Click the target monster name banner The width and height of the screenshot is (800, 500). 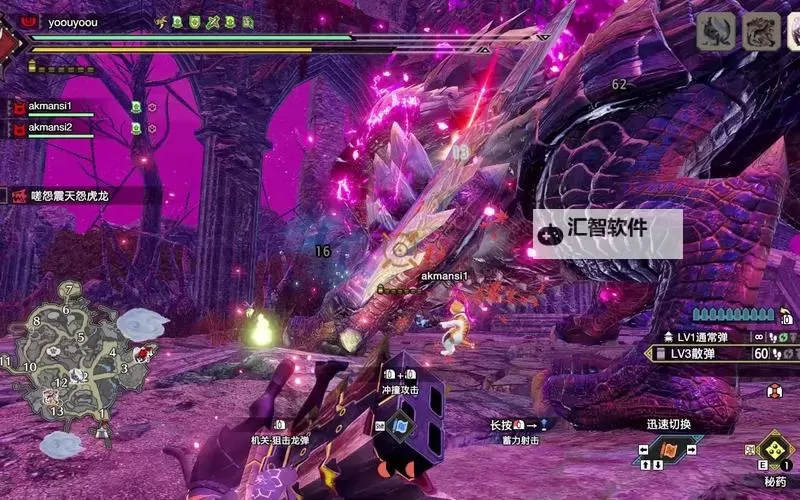tap(72, 195)
